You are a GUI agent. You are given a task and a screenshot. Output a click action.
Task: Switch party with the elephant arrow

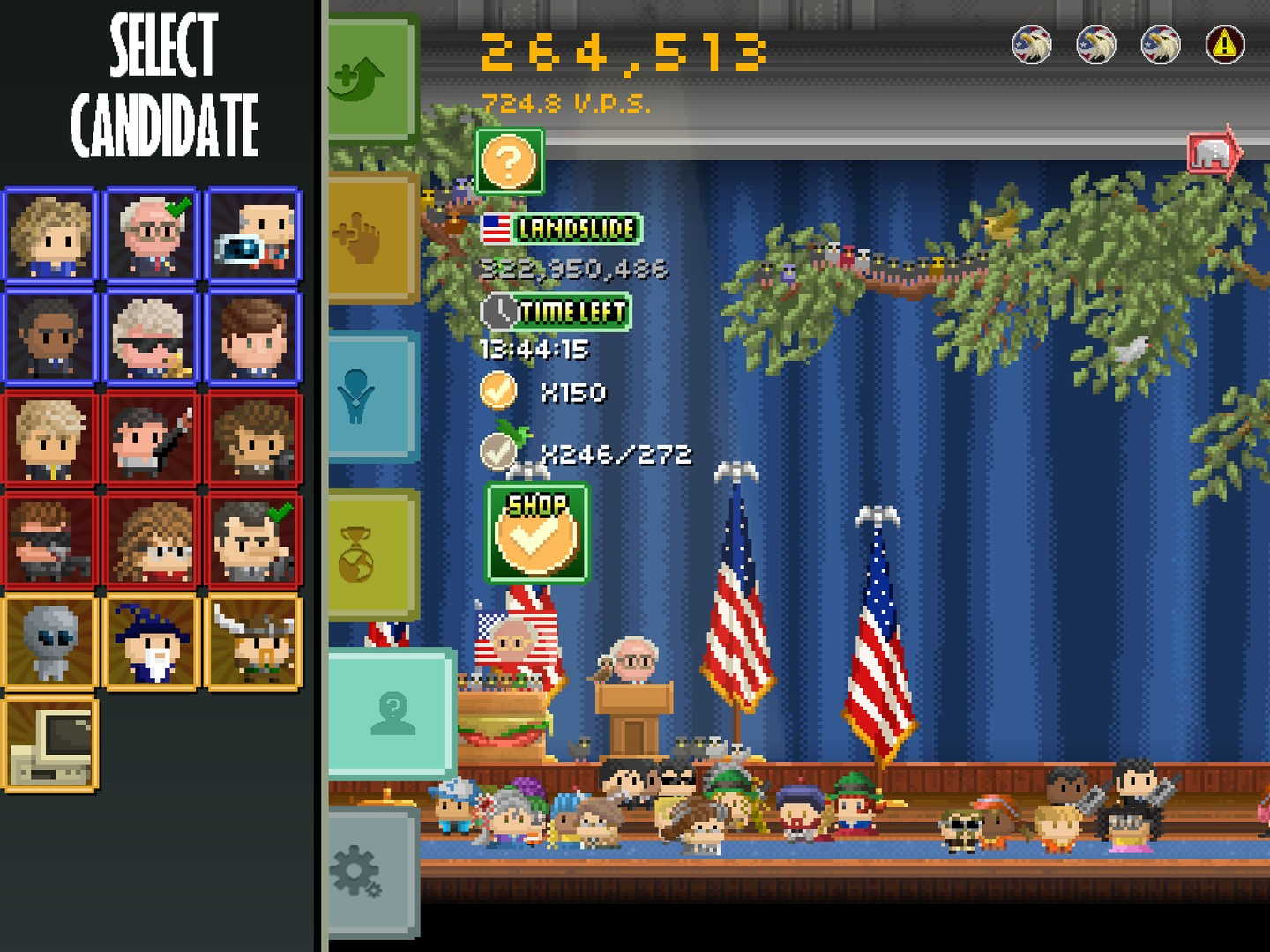coord(1214,155)
